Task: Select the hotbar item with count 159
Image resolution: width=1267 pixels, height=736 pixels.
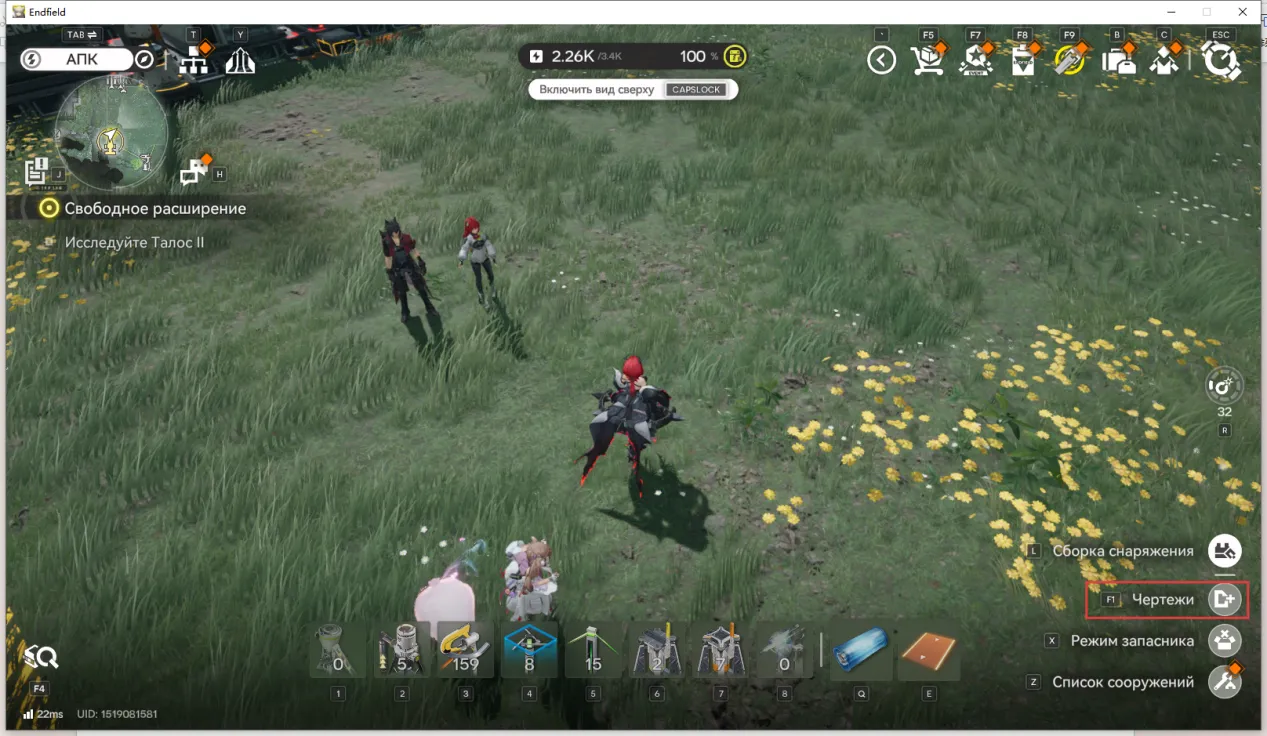Action: (x=465, y=651)
